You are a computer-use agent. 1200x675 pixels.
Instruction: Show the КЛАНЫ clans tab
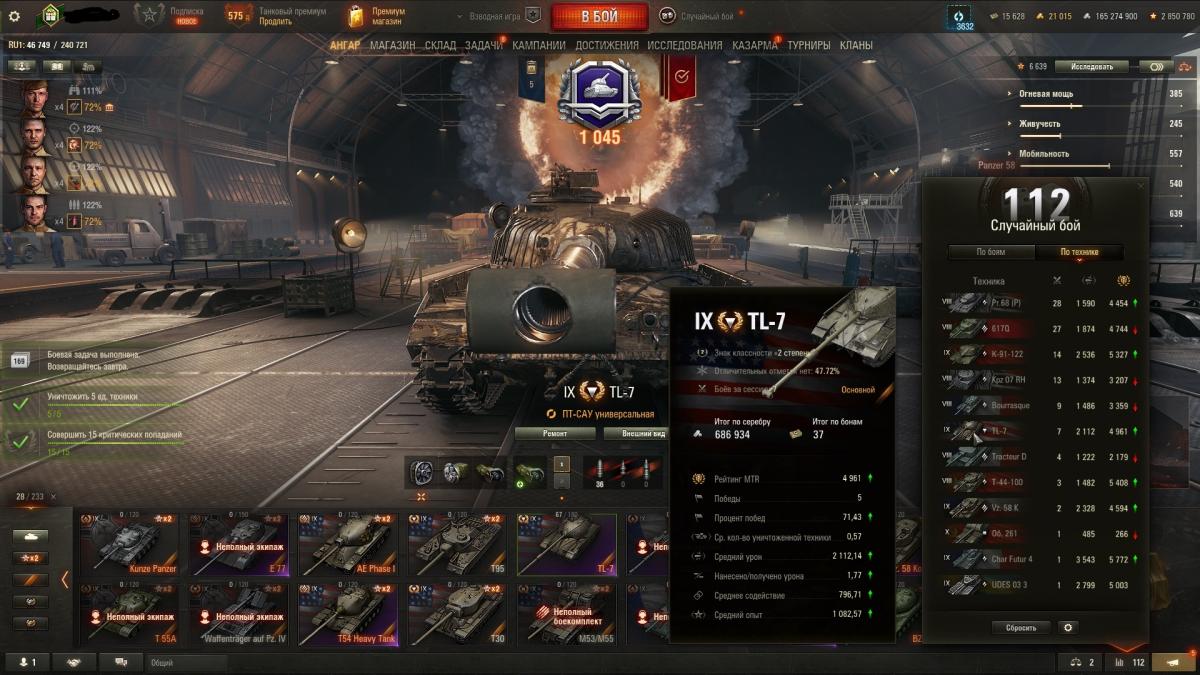(856, 45)
